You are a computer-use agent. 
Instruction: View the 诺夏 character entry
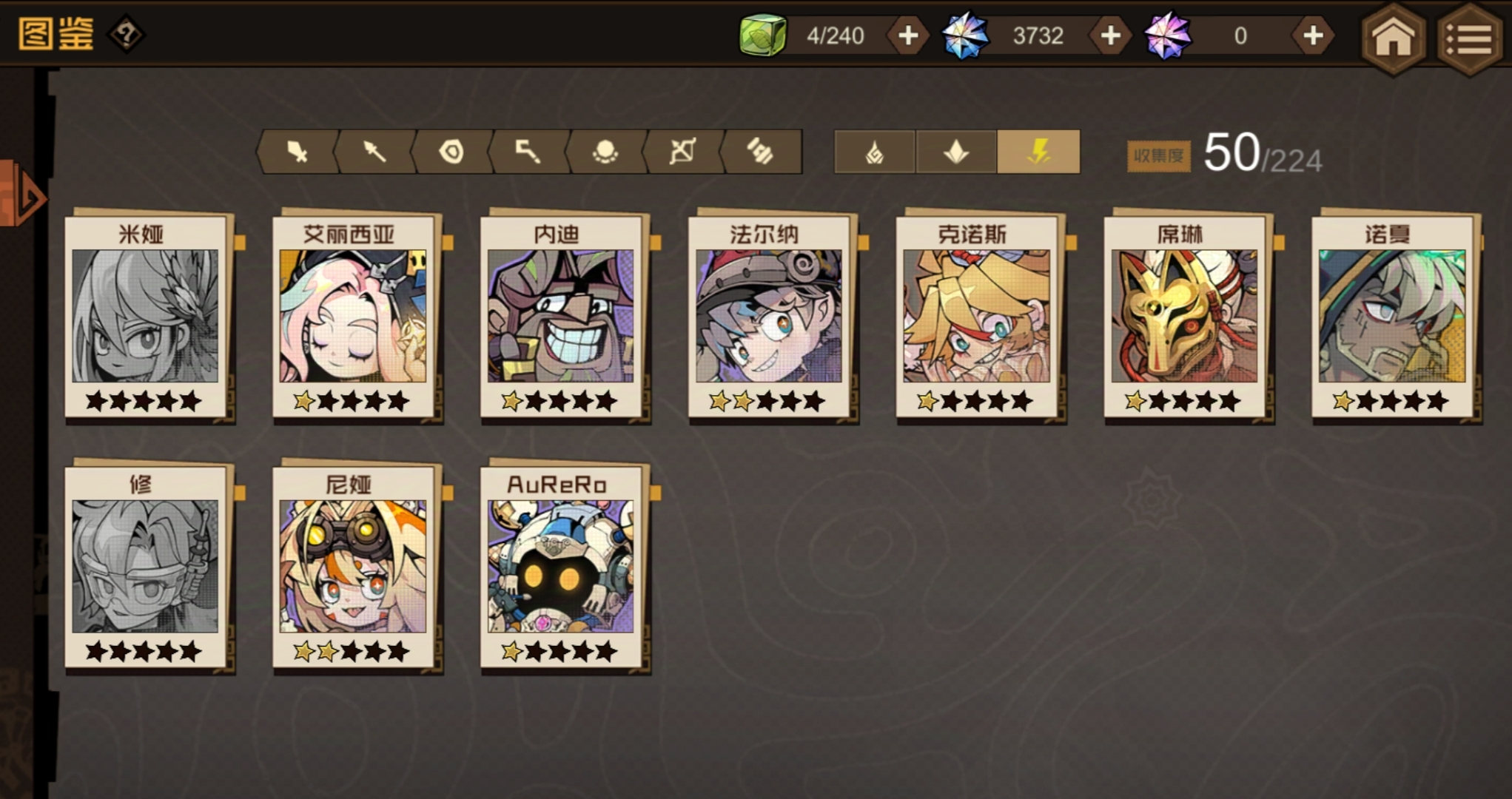coord(1392,317)
